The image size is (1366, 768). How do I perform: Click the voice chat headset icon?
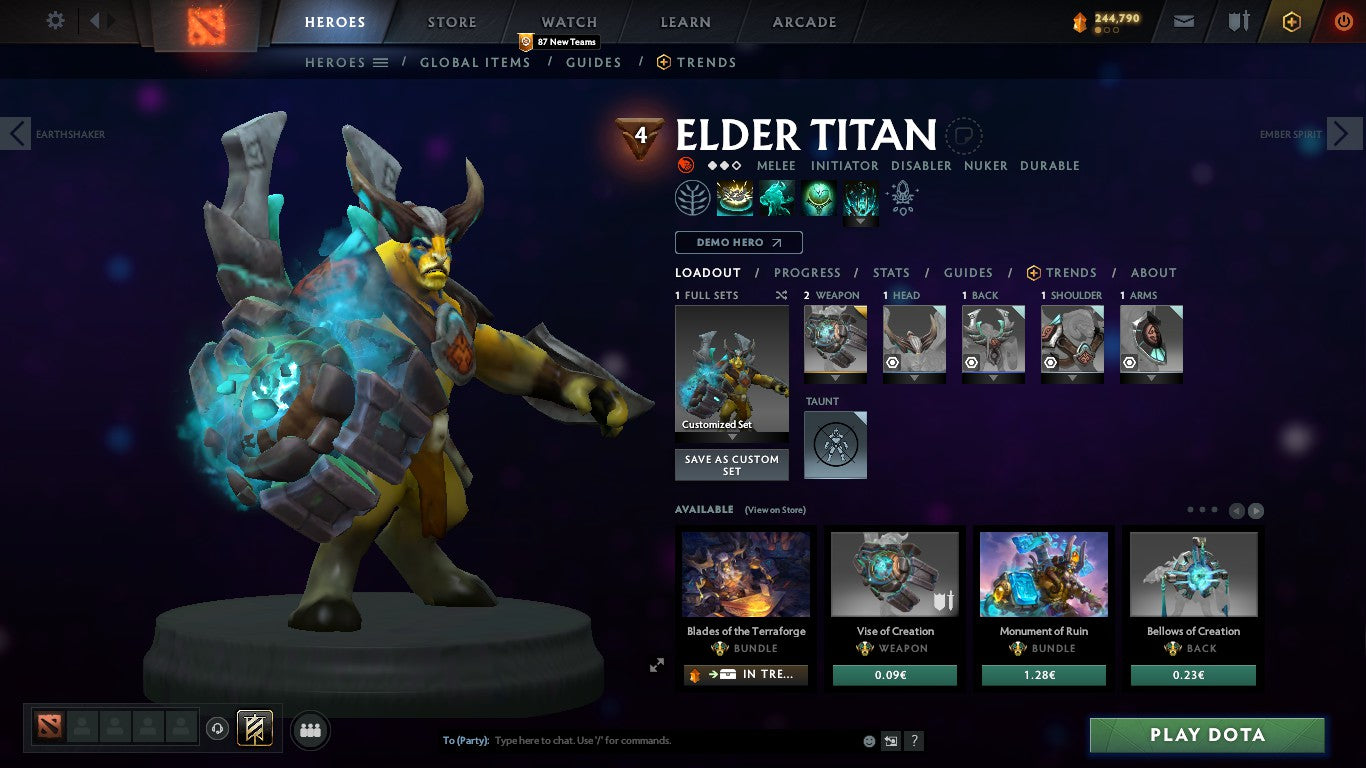coord(218,729)
